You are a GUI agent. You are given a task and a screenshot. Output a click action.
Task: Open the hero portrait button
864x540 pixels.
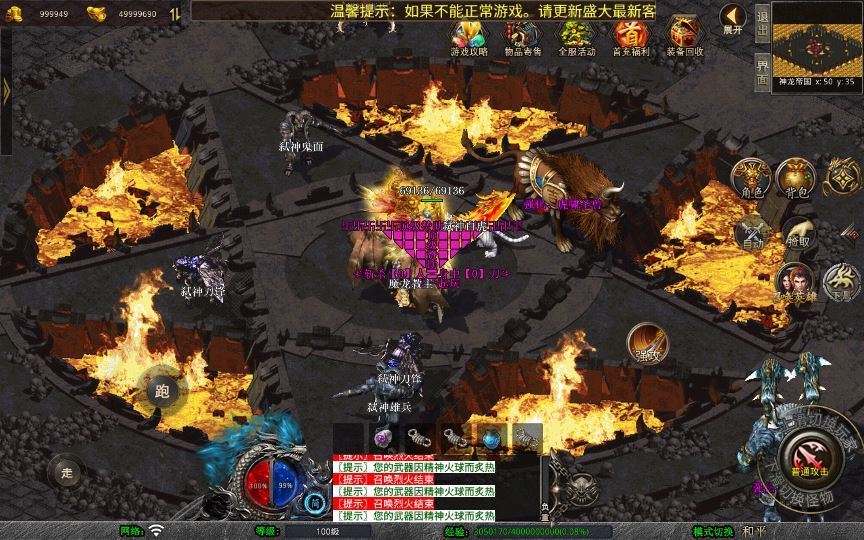[797, 282]
